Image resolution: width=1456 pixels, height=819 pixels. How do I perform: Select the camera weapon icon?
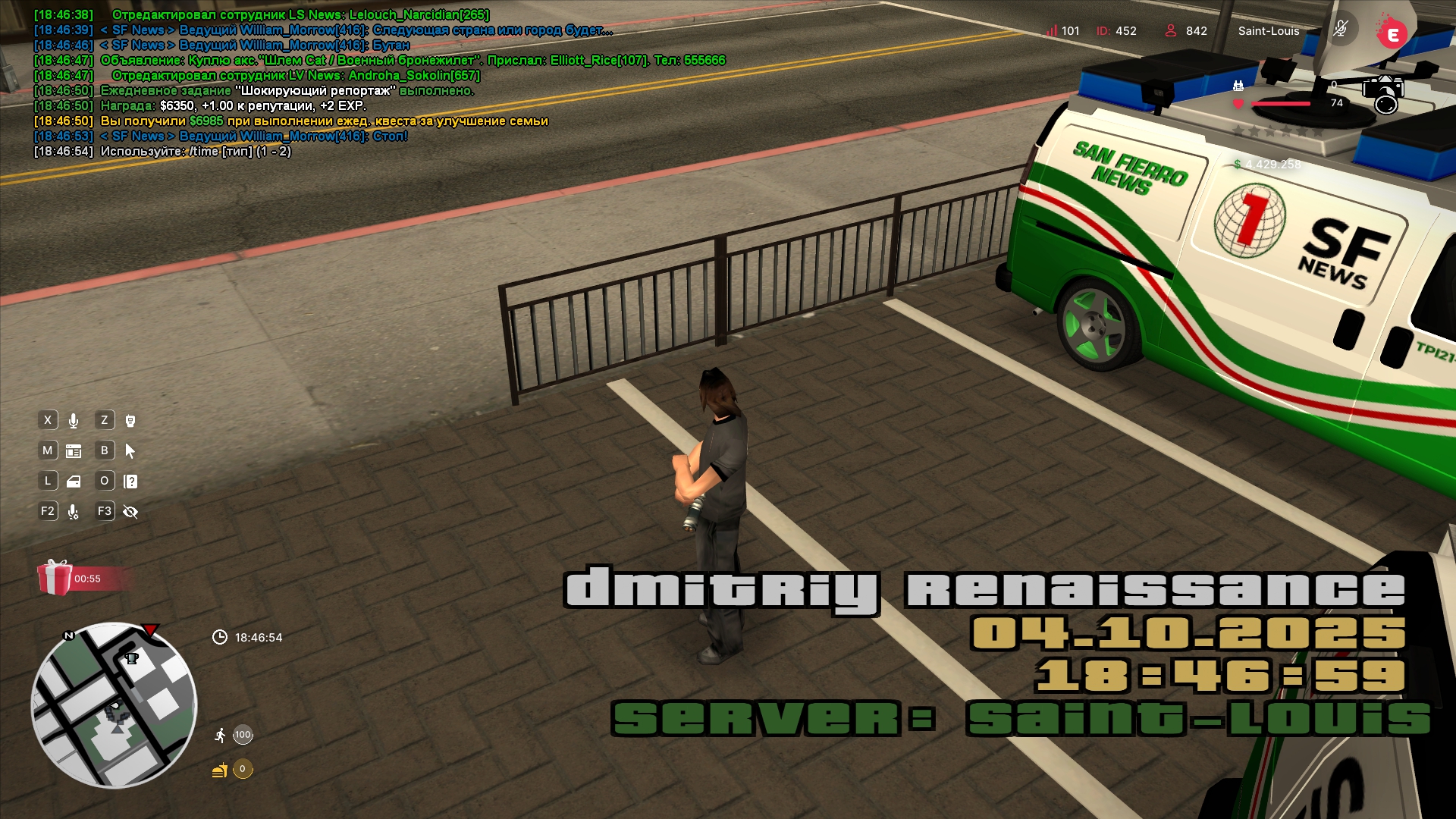coord(1383,94)
